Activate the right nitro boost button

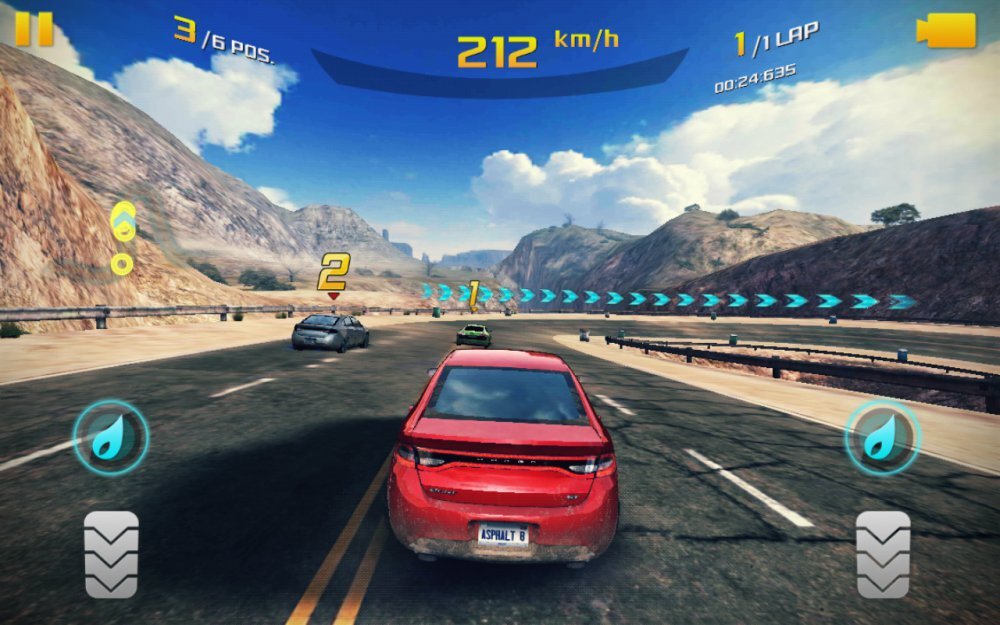click(882, 437)
